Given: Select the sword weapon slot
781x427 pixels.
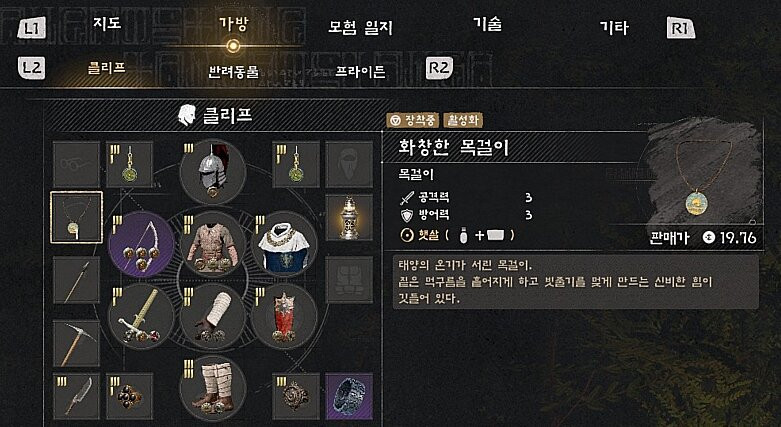Looking at the screenshot, I should pos(141,315).
